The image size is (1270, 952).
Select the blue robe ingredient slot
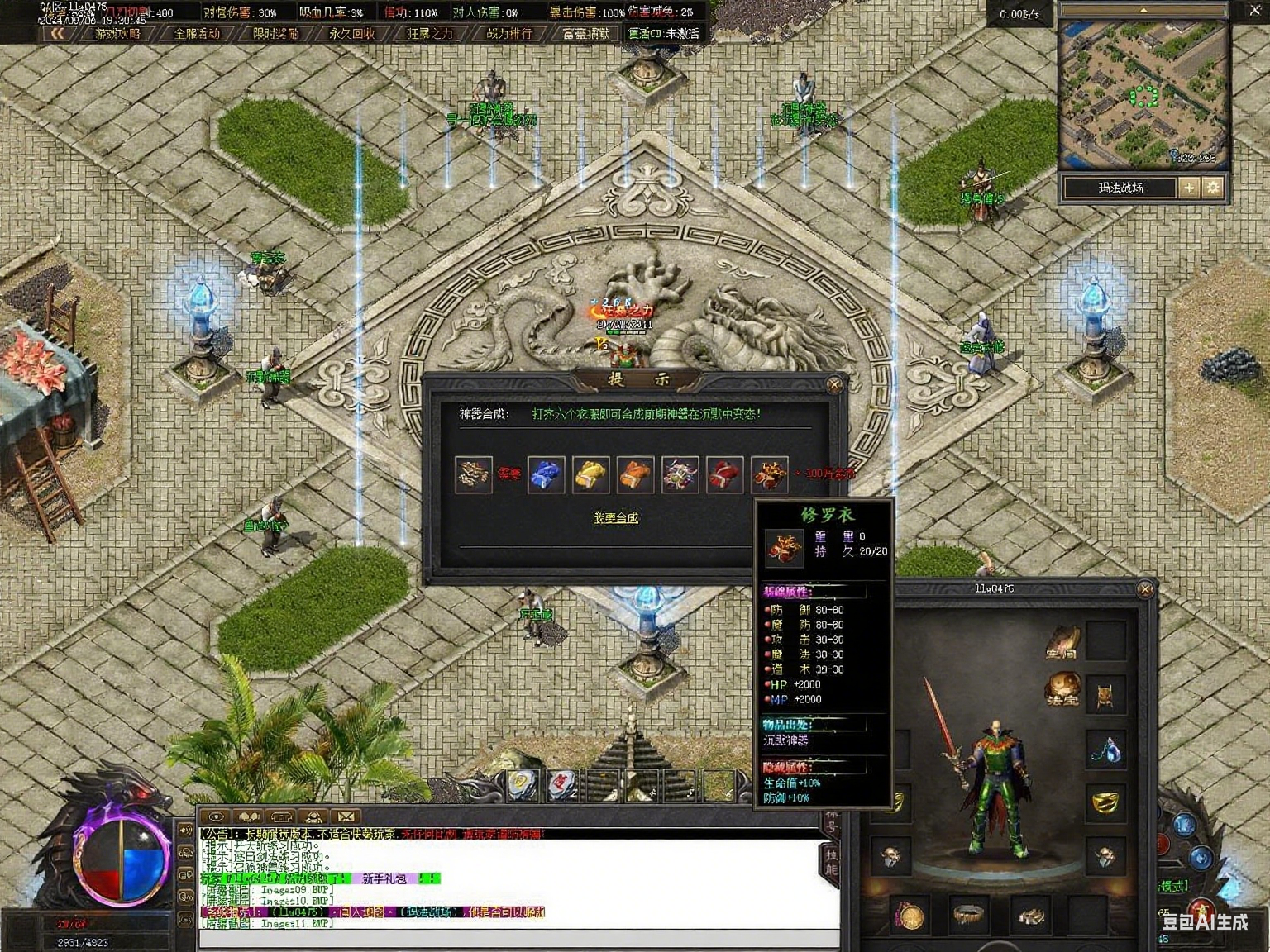[546, 475]
